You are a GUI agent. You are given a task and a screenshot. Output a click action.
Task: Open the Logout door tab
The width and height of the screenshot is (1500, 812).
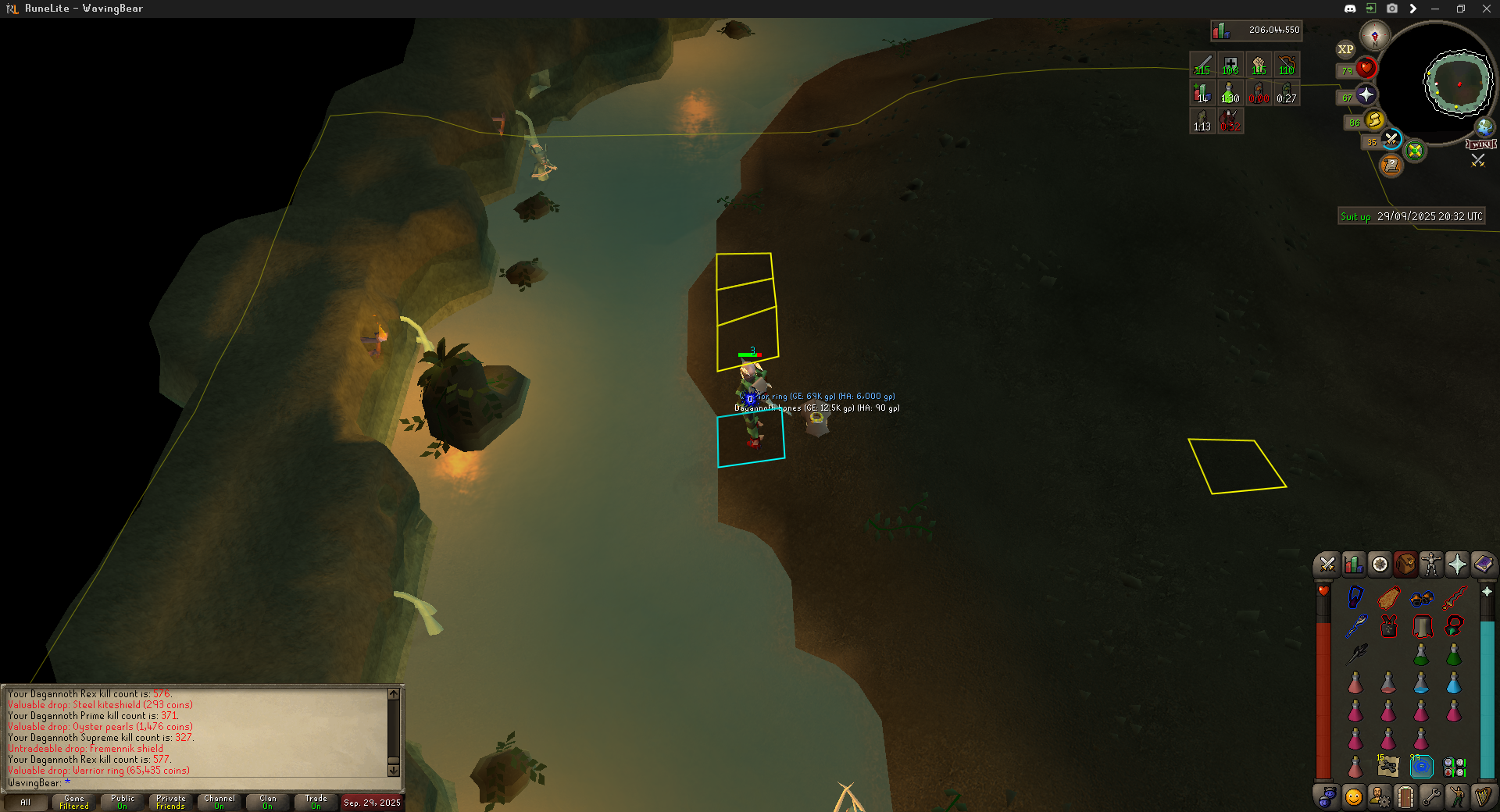pyautogui.click(x=1405, y=797)
